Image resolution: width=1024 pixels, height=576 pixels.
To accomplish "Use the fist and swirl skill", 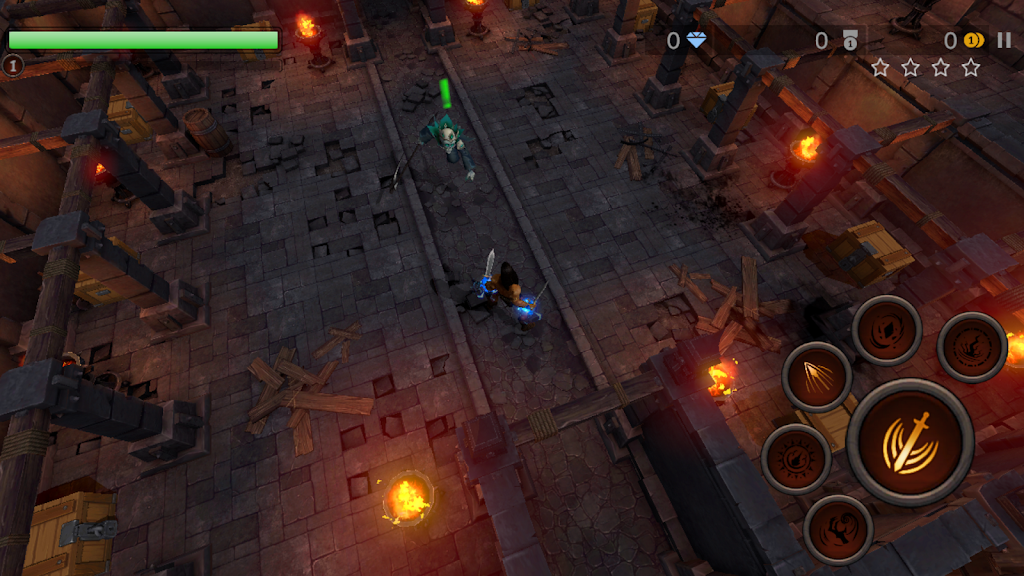I will (x=838, y=529).
